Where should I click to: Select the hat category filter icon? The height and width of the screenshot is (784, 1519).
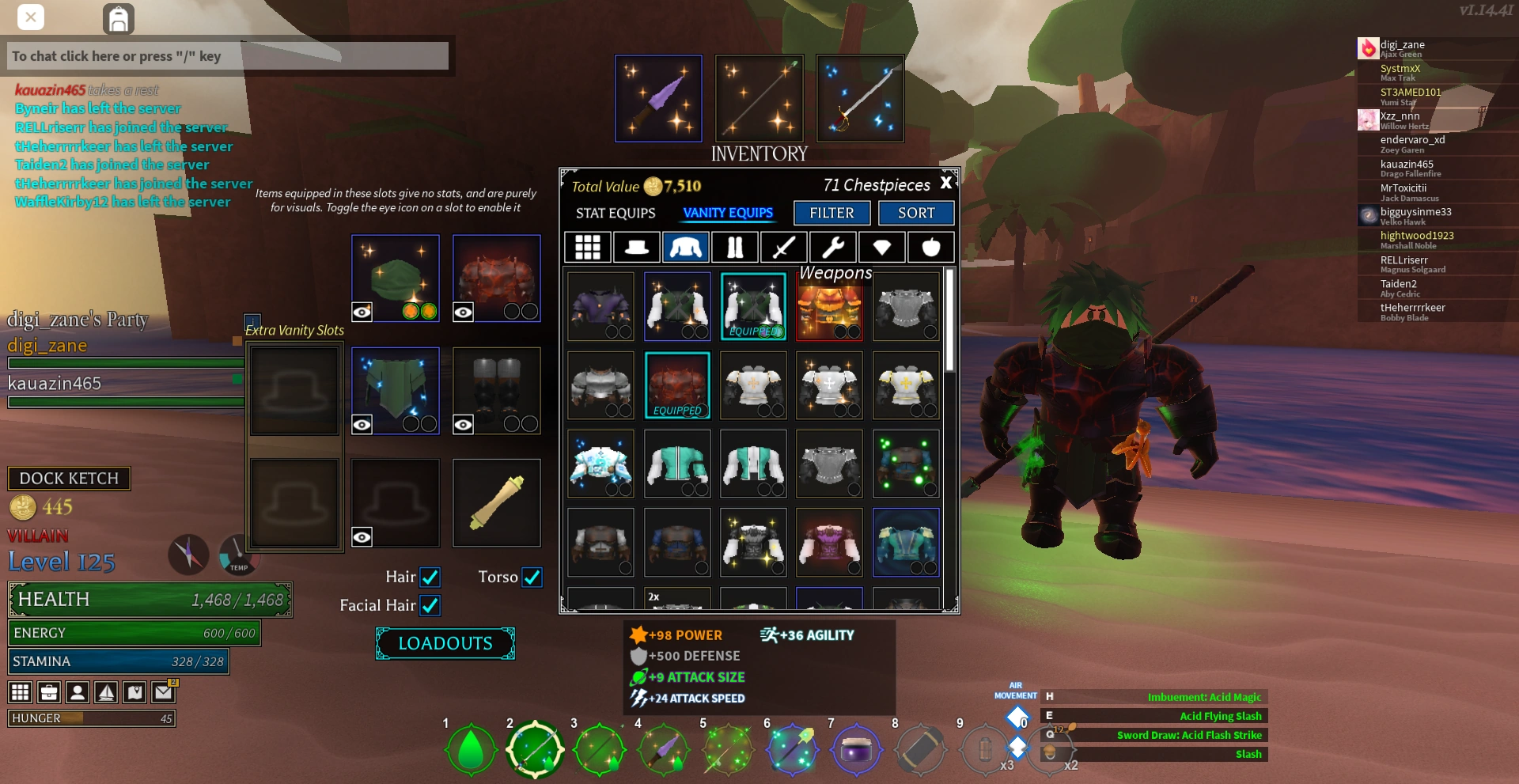point(637,247)
